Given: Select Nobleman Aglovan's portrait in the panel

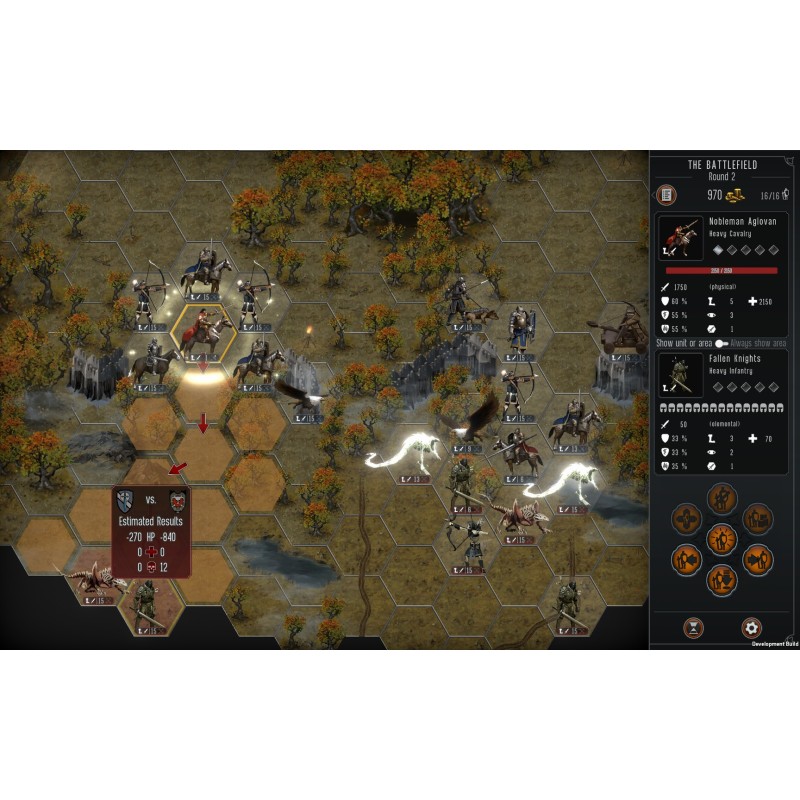Looking at the screenshot, I should tap(678, 236).
